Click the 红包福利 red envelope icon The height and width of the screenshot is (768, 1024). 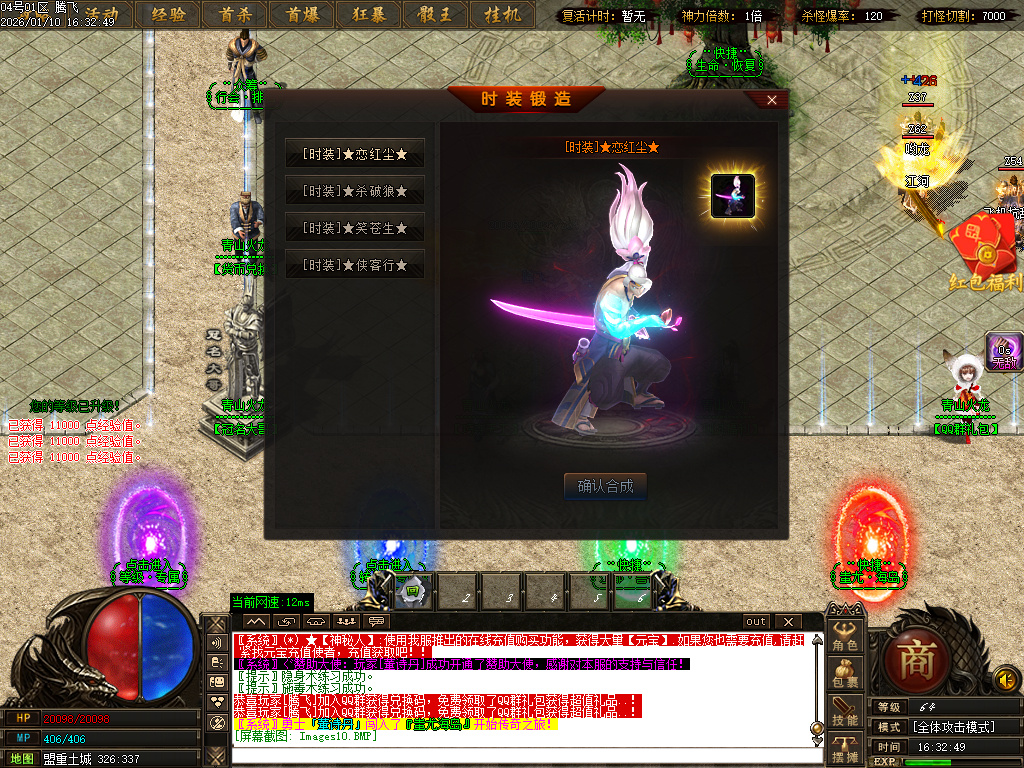(x=986, y=250)
